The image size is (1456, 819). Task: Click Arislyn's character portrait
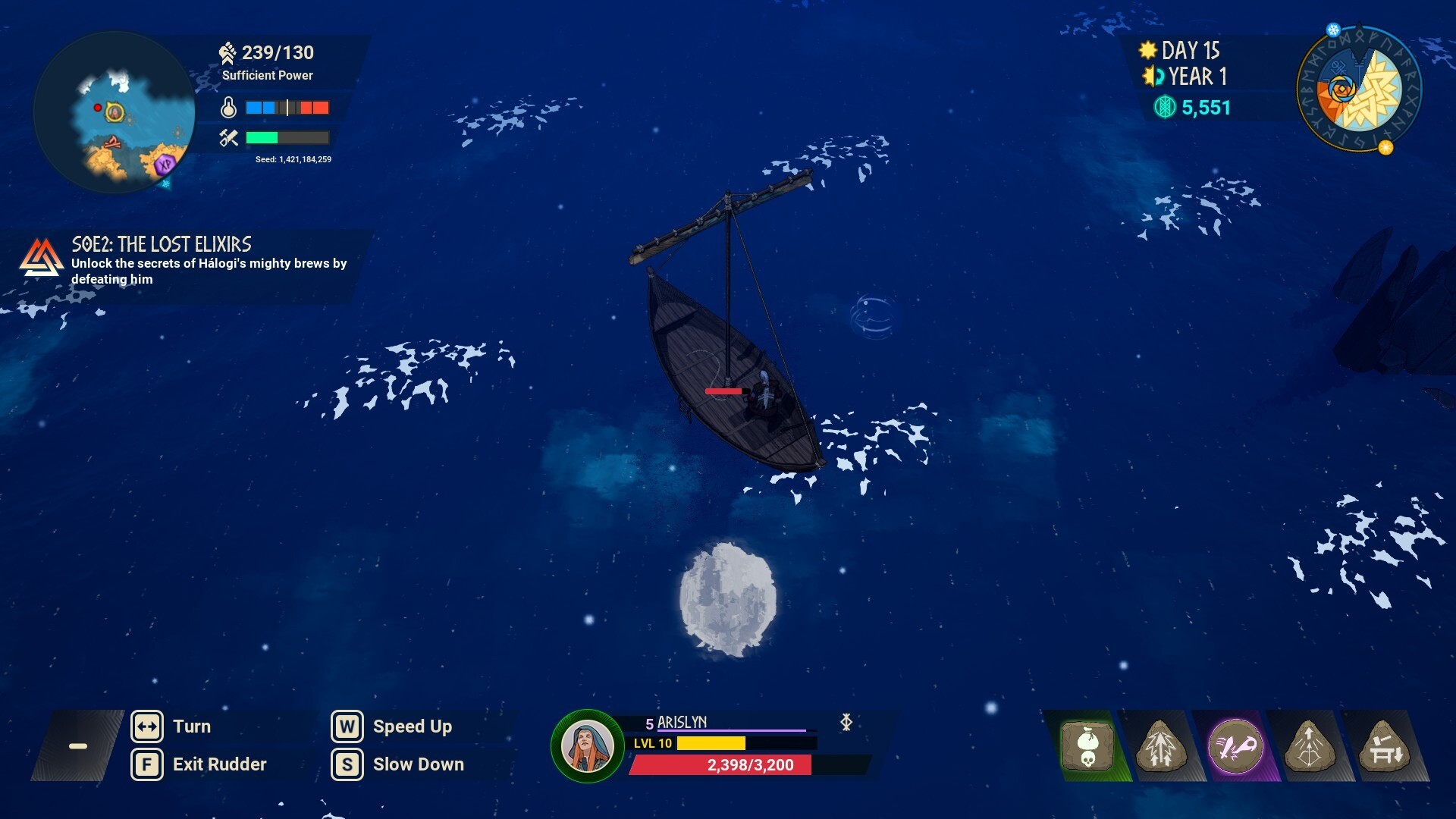tap(587, 746)
